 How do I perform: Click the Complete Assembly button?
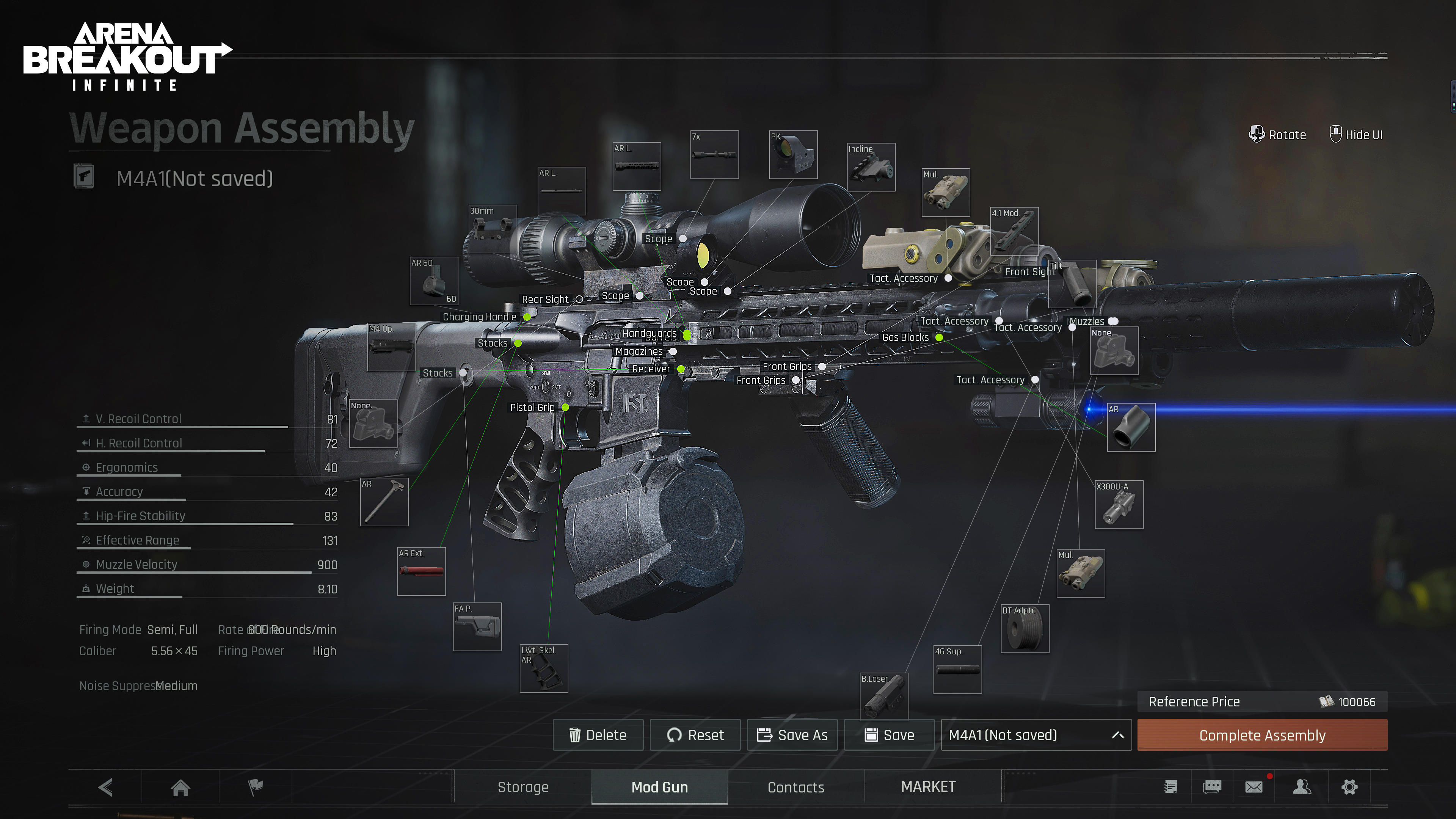1261,735
